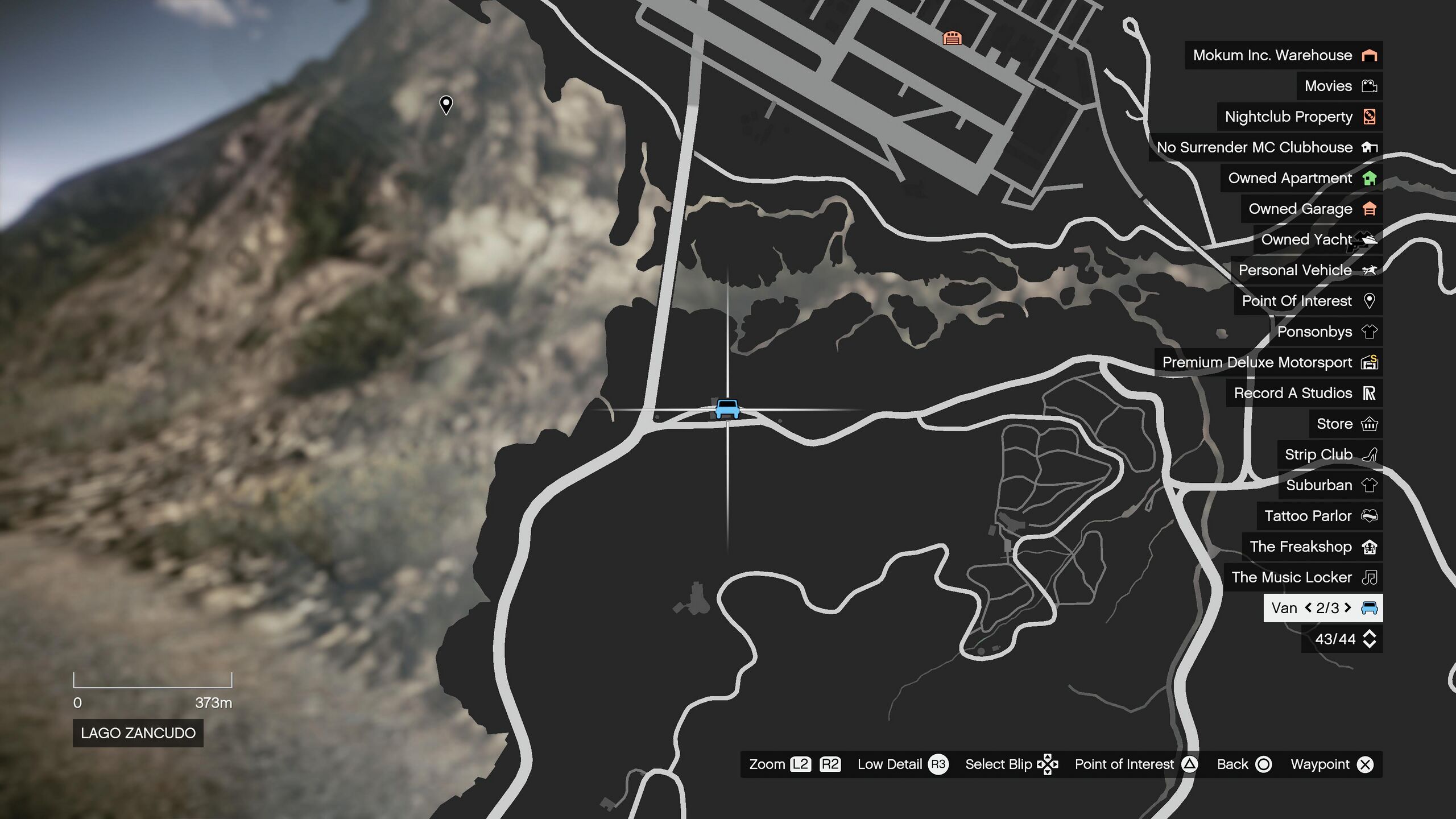Pick Personal Vehicle from the legend
The image size is (1456, 819).
click(x=1306, y=270)
